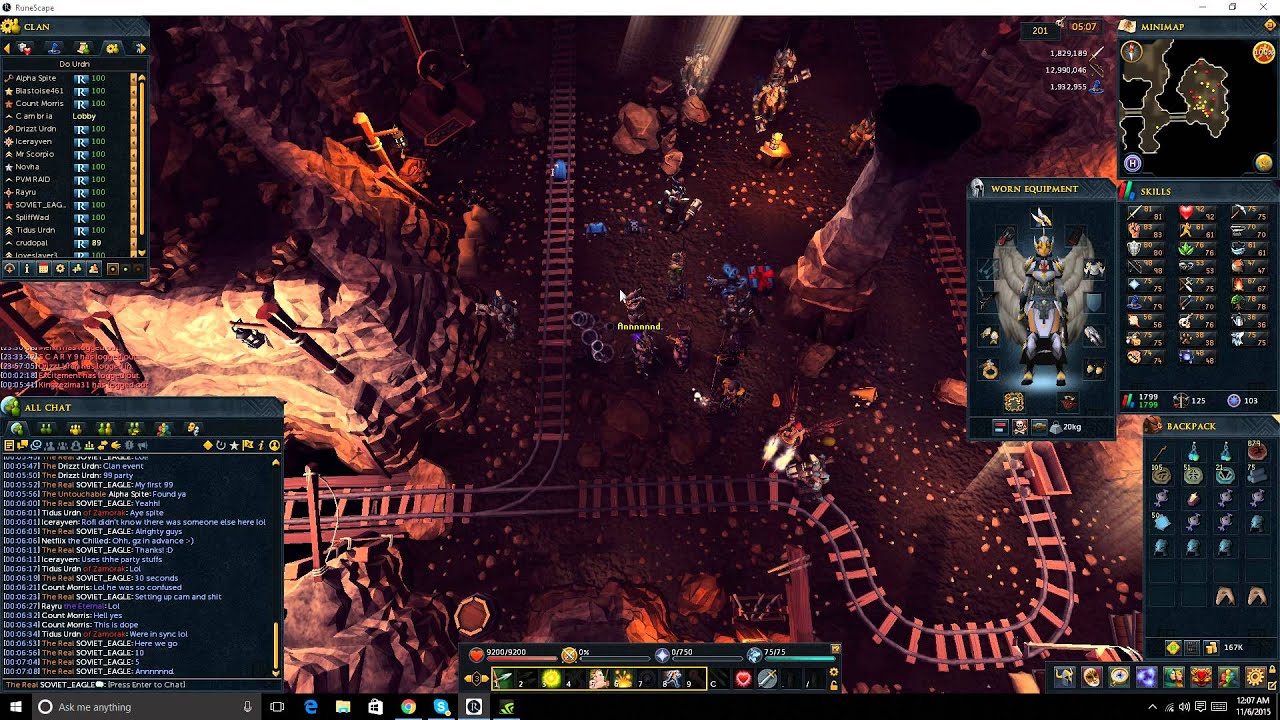Screen dimensions: 1280x720
Task: Click Tidus Urdn in the clan roster
Action: coord(35,230)
